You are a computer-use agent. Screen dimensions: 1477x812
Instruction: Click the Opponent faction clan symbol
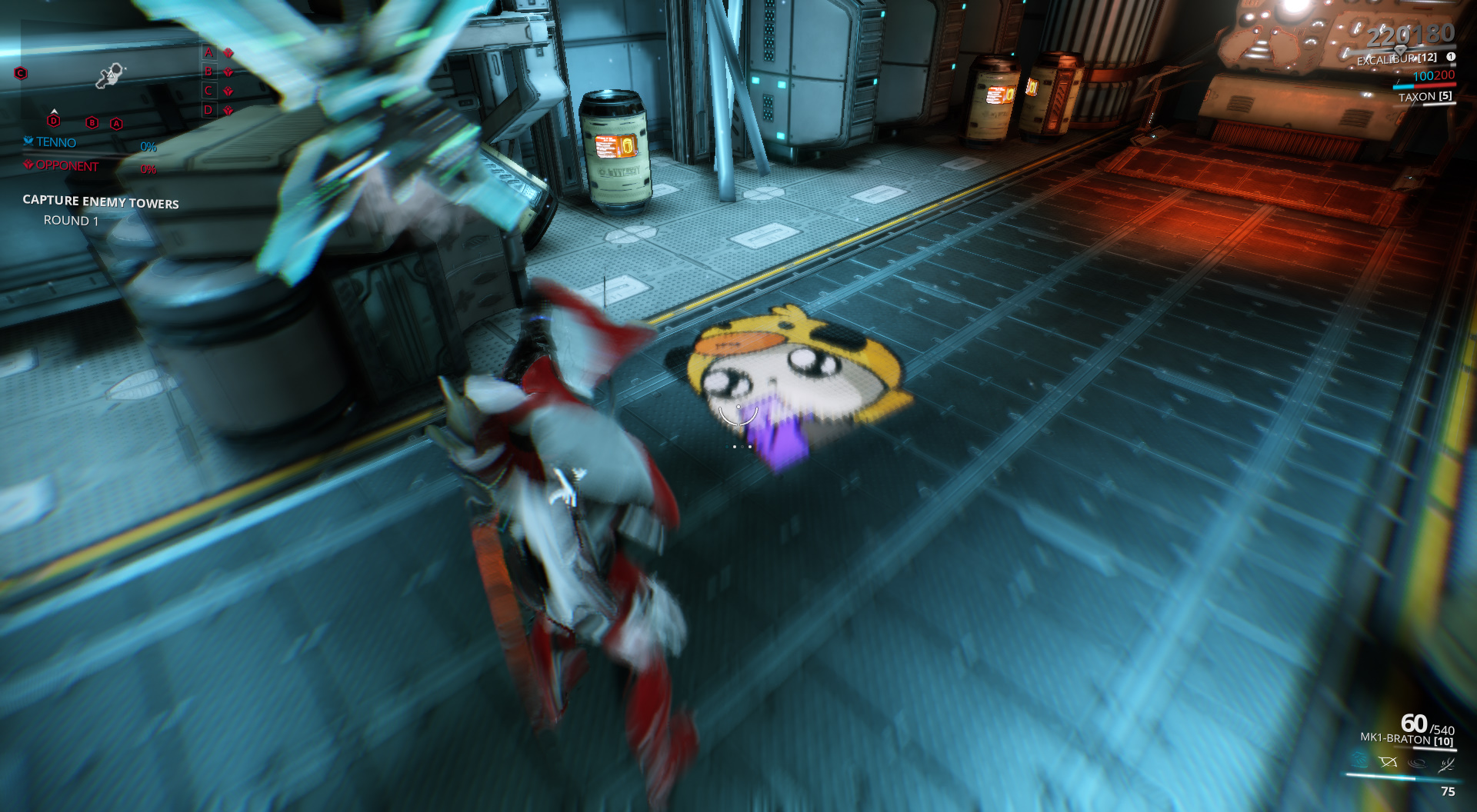[x=28, y=165]
